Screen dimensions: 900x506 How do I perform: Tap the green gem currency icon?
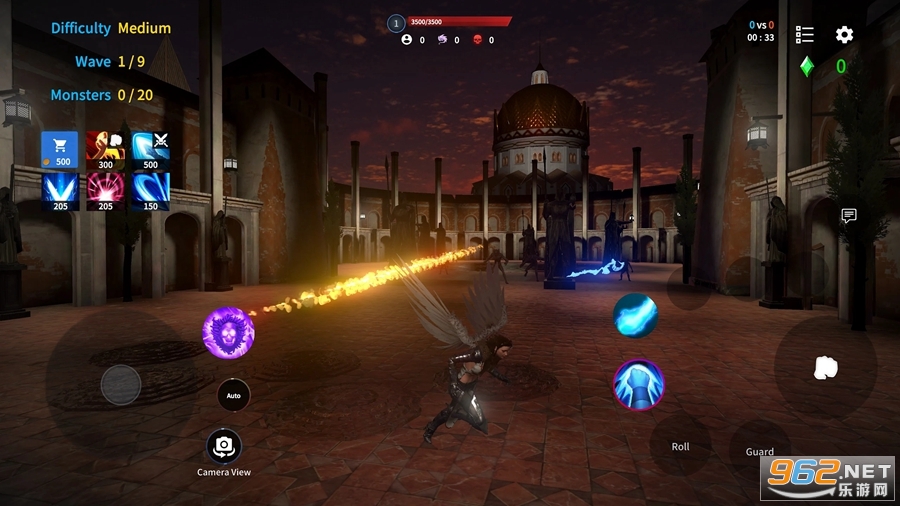coord(807,66)
